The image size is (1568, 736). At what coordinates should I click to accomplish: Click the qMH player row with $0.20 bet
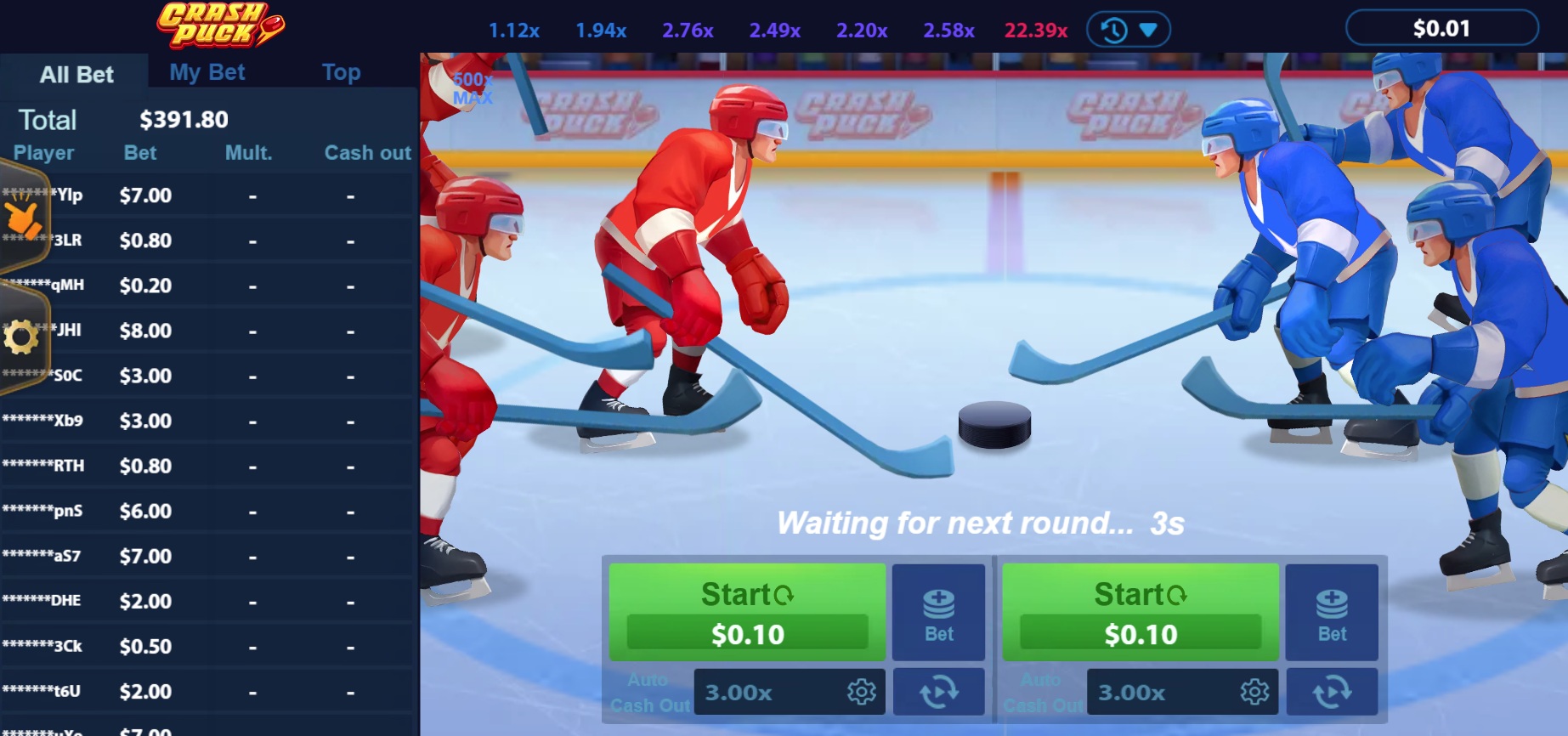(208, 286)
